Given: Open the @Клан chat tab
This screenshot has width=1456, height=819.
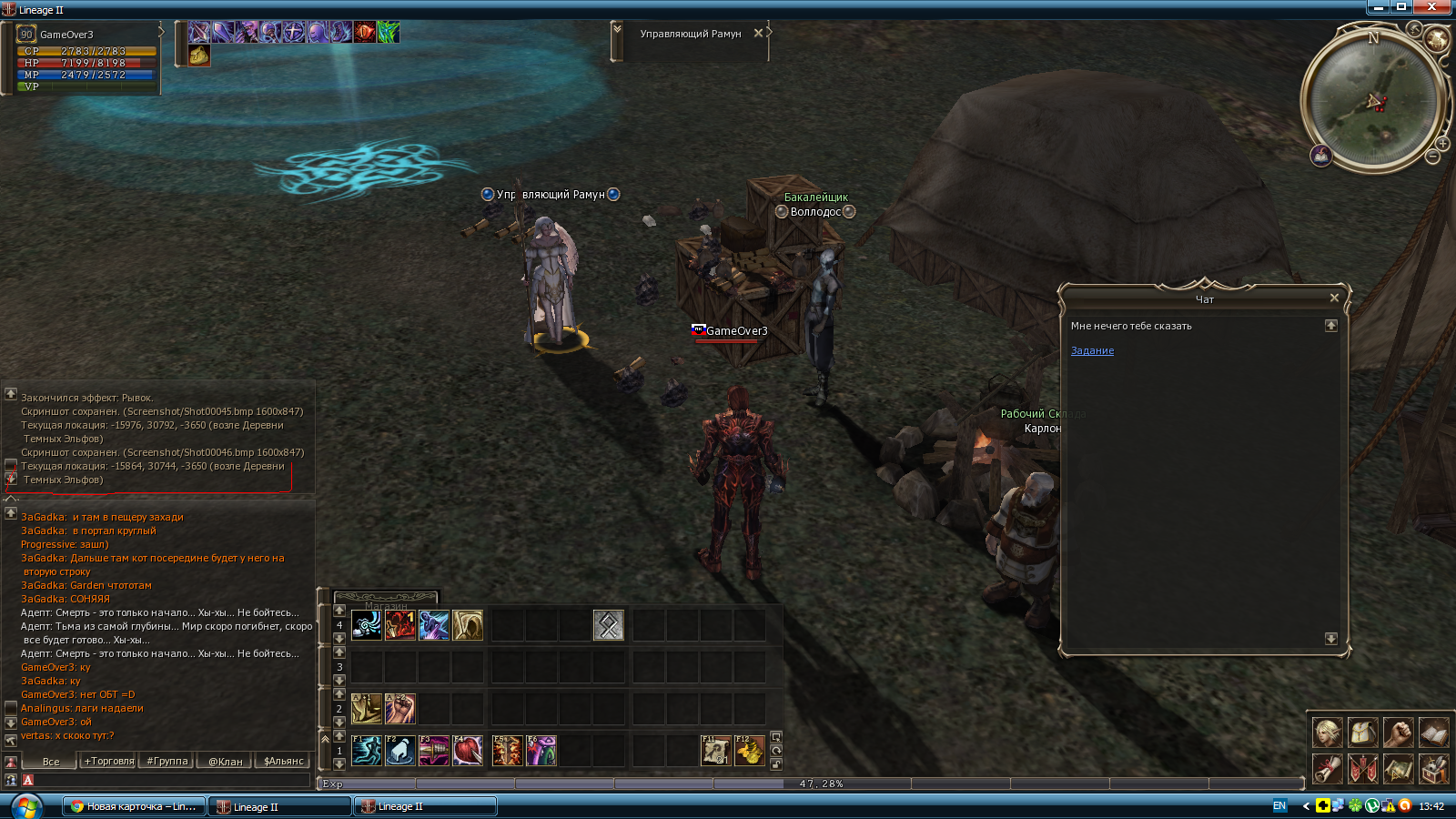Looking at the screenshot, I should coord(225,761).
